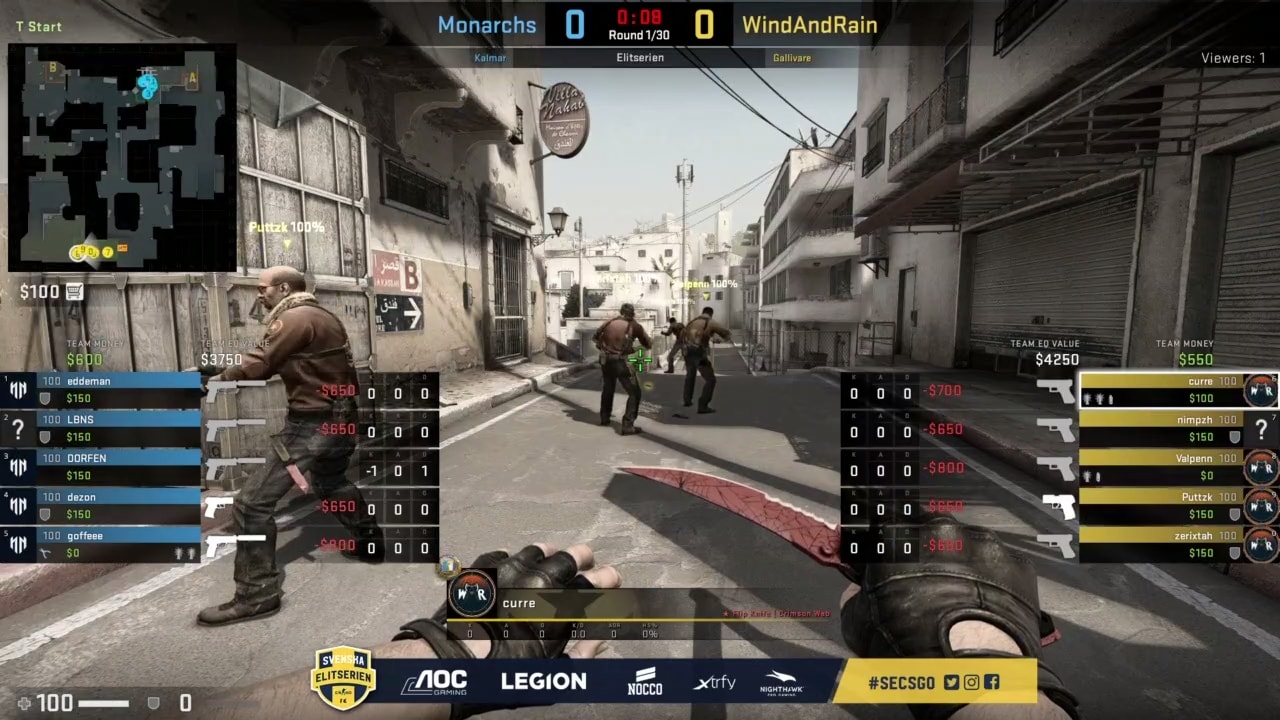Select curre's highlighted player row
This screenshot has width=1280, height=720.
click(x=1160, y=390)
